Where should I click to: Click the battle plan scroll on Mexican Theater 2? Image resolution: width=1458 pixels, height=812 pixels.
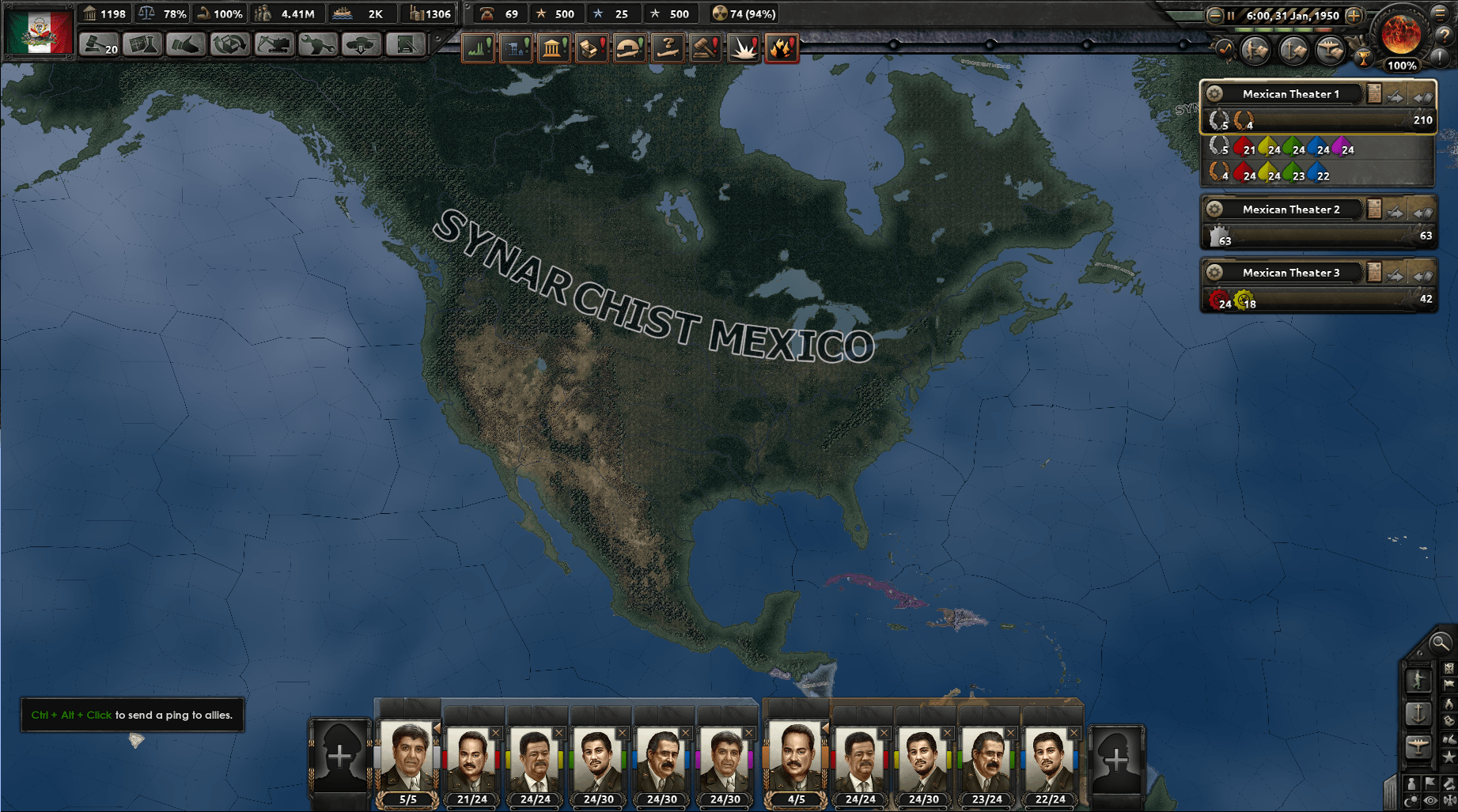coord(1374,210)
